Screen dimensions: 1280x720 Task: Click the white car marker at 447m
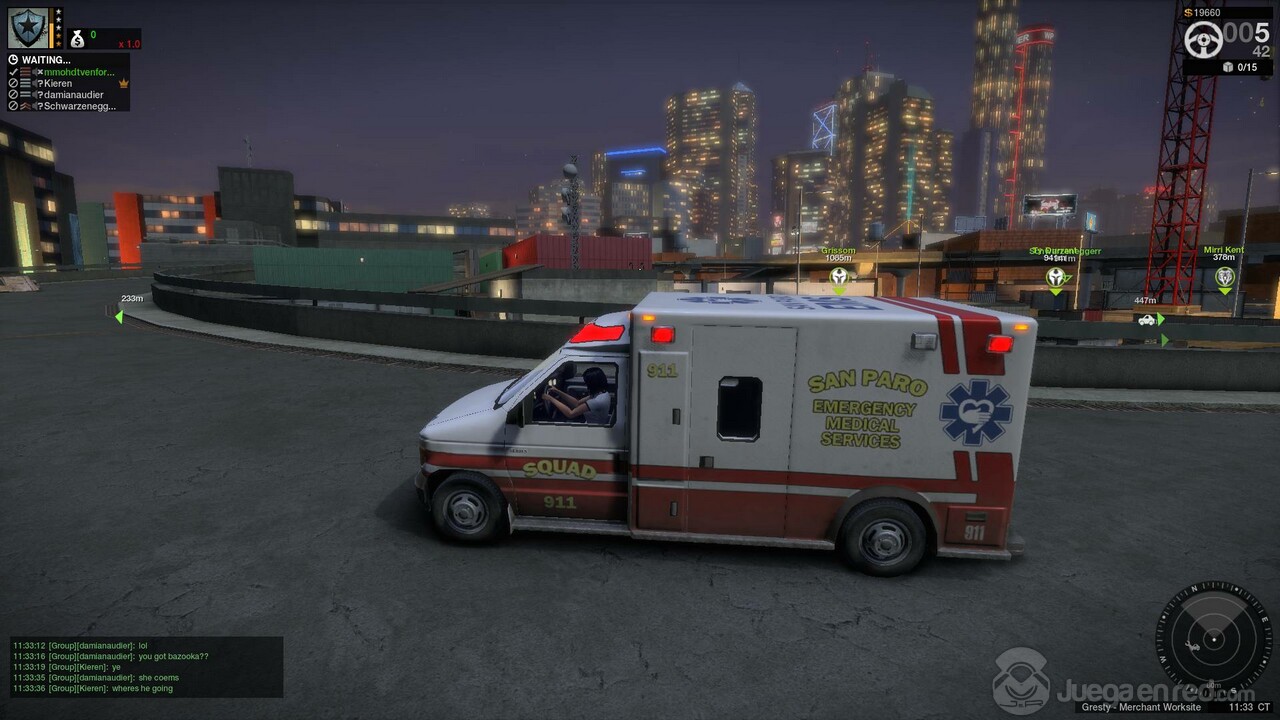(x=1146, y=320)
